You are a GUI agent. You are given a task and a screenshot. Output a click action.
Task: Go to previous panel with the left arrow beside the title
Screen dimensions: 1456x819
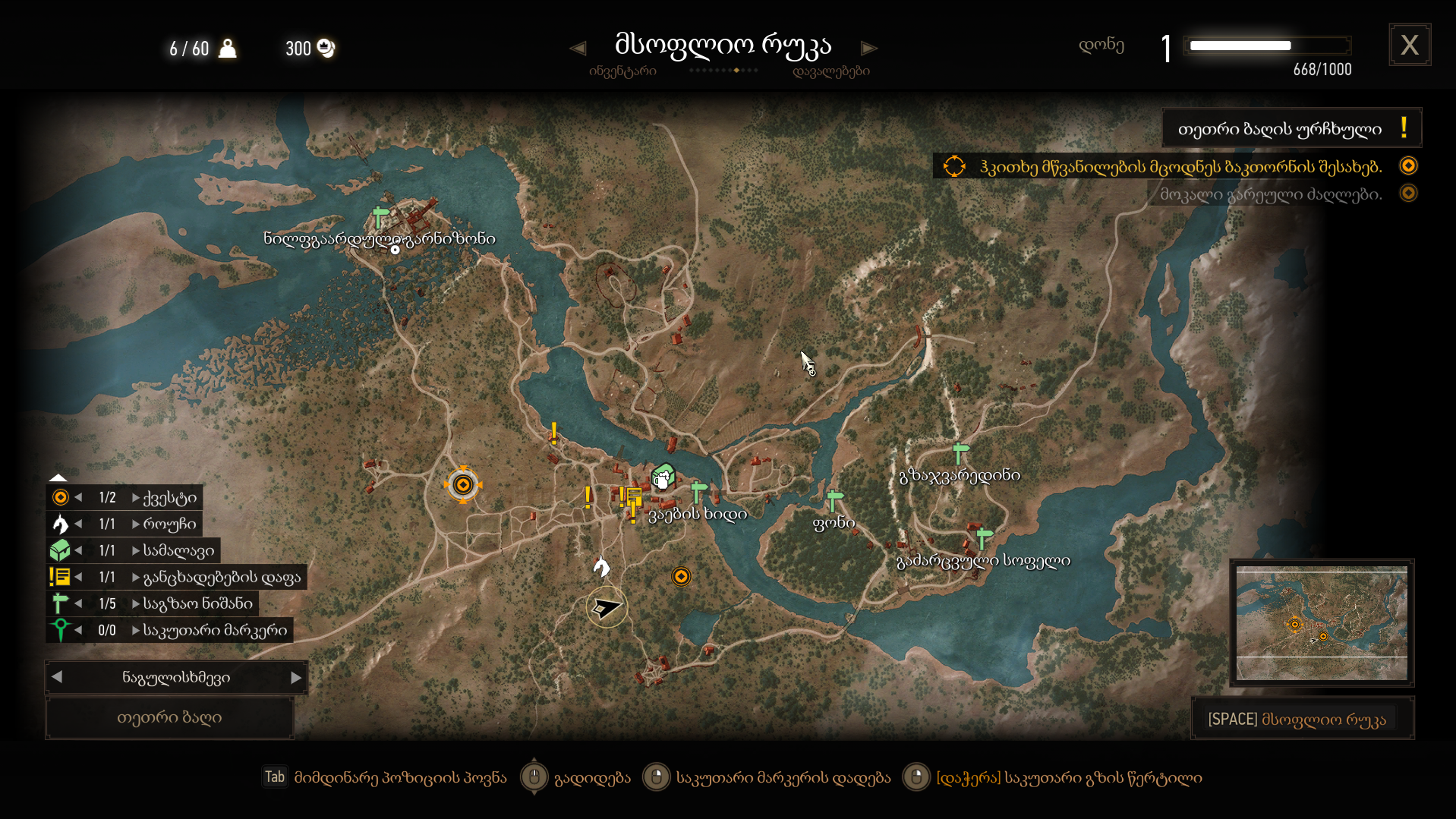click(578, 49)
